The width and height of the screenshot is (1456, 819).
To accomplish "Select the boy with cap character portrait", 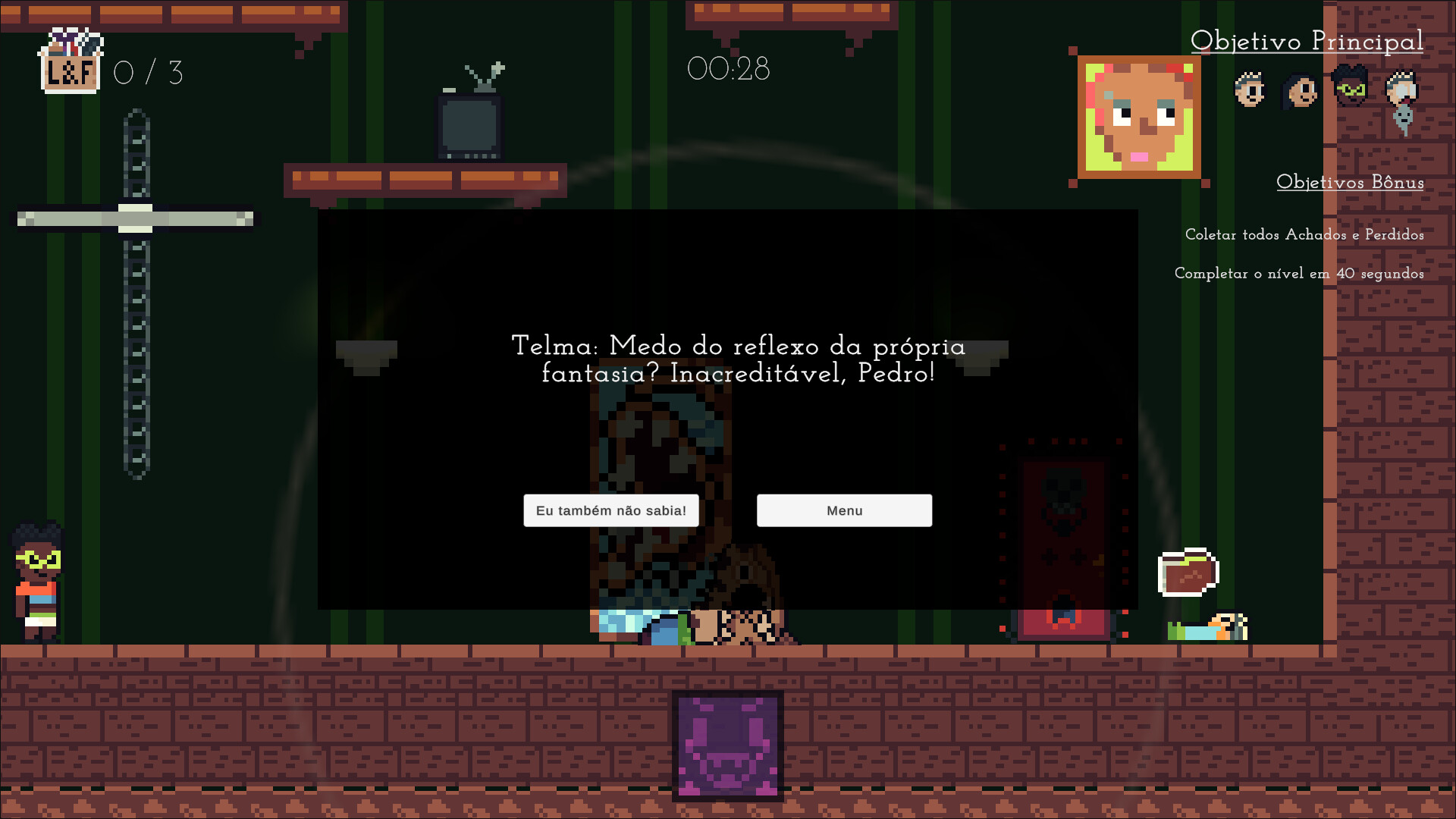I will point(1248,89).
